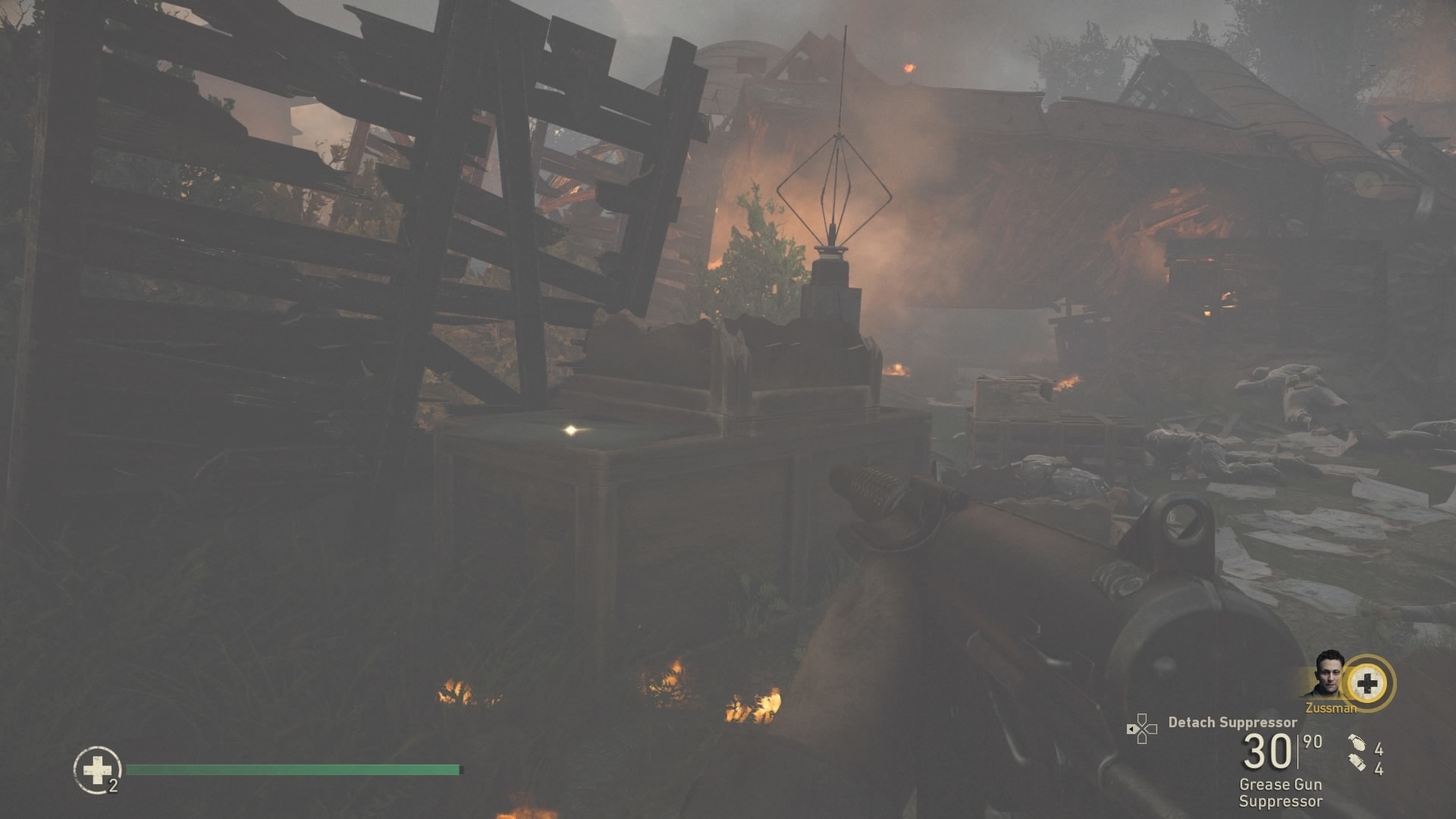Viewport: 1456px width, 819px height.
Task: Click the Grease Gun weapon name
Action: 1281,785
